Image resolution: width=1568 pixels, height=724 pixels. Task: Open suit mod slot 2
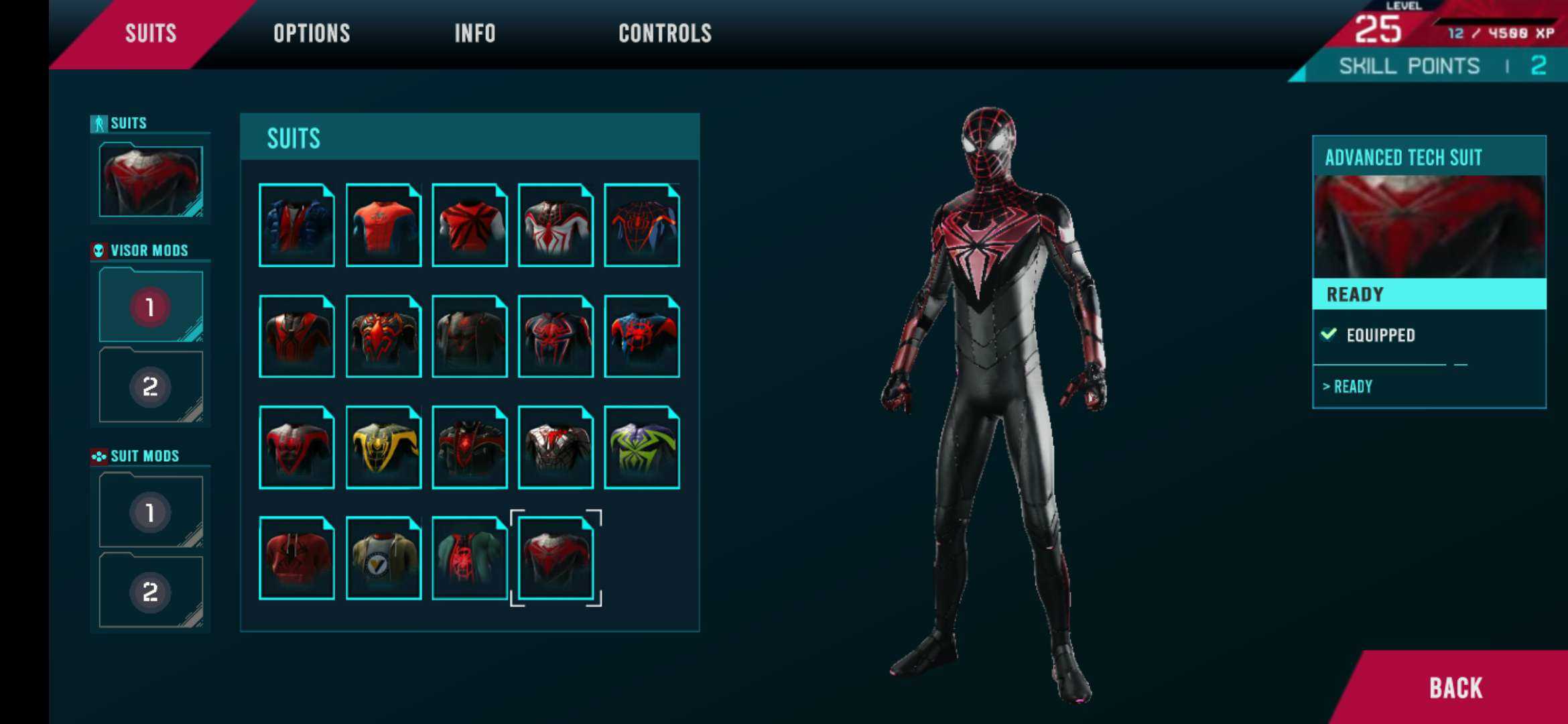pos(151,591)
